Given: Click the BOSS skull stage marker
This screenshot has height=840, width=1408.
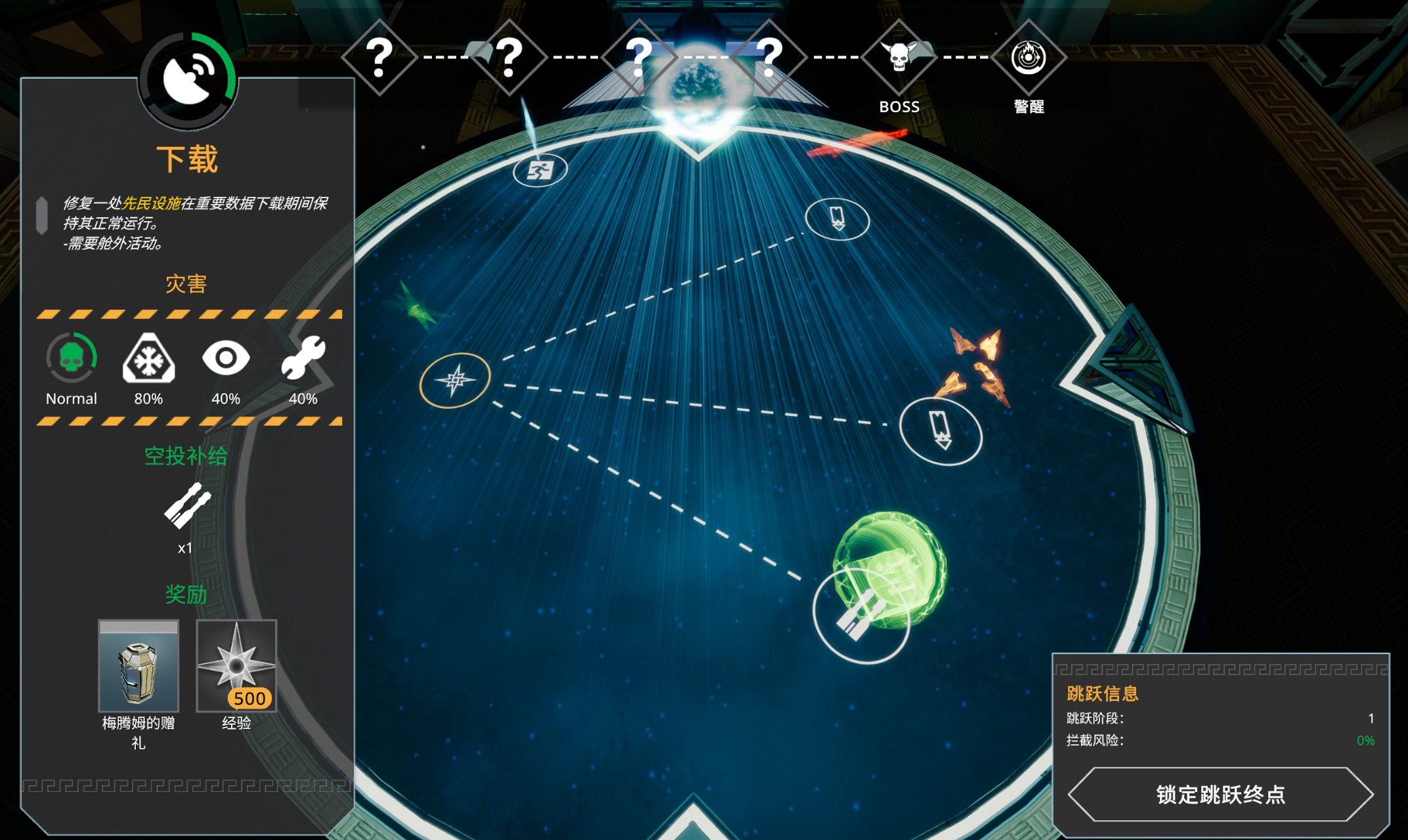Looking at the screenshot, I should pos(899,58).
